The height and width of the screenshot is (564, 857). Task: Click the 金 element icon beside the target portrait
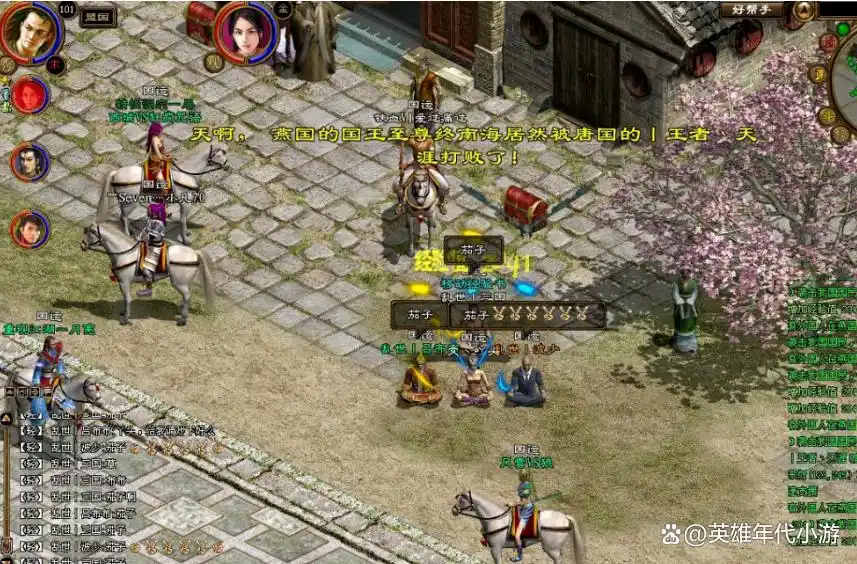283,10
